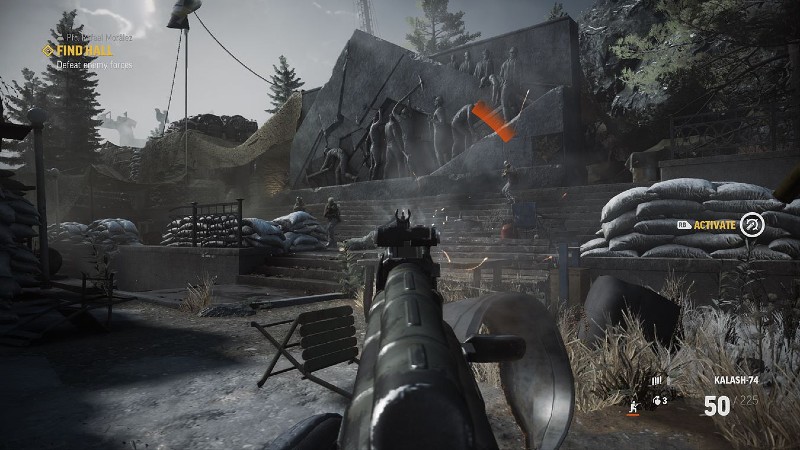The width and height of the screenshot is (800, 450).
Task: Select the fire mode bullets icon
Action: (x=657, y=381)
